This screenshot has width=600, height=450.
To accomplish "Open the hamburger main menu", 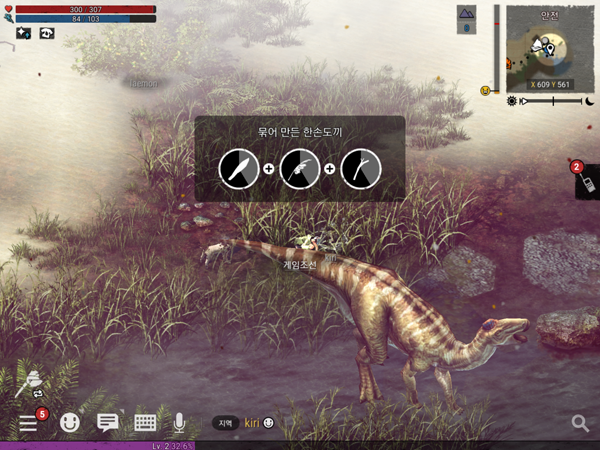I will pyautogui.click(x=29, y=422).
